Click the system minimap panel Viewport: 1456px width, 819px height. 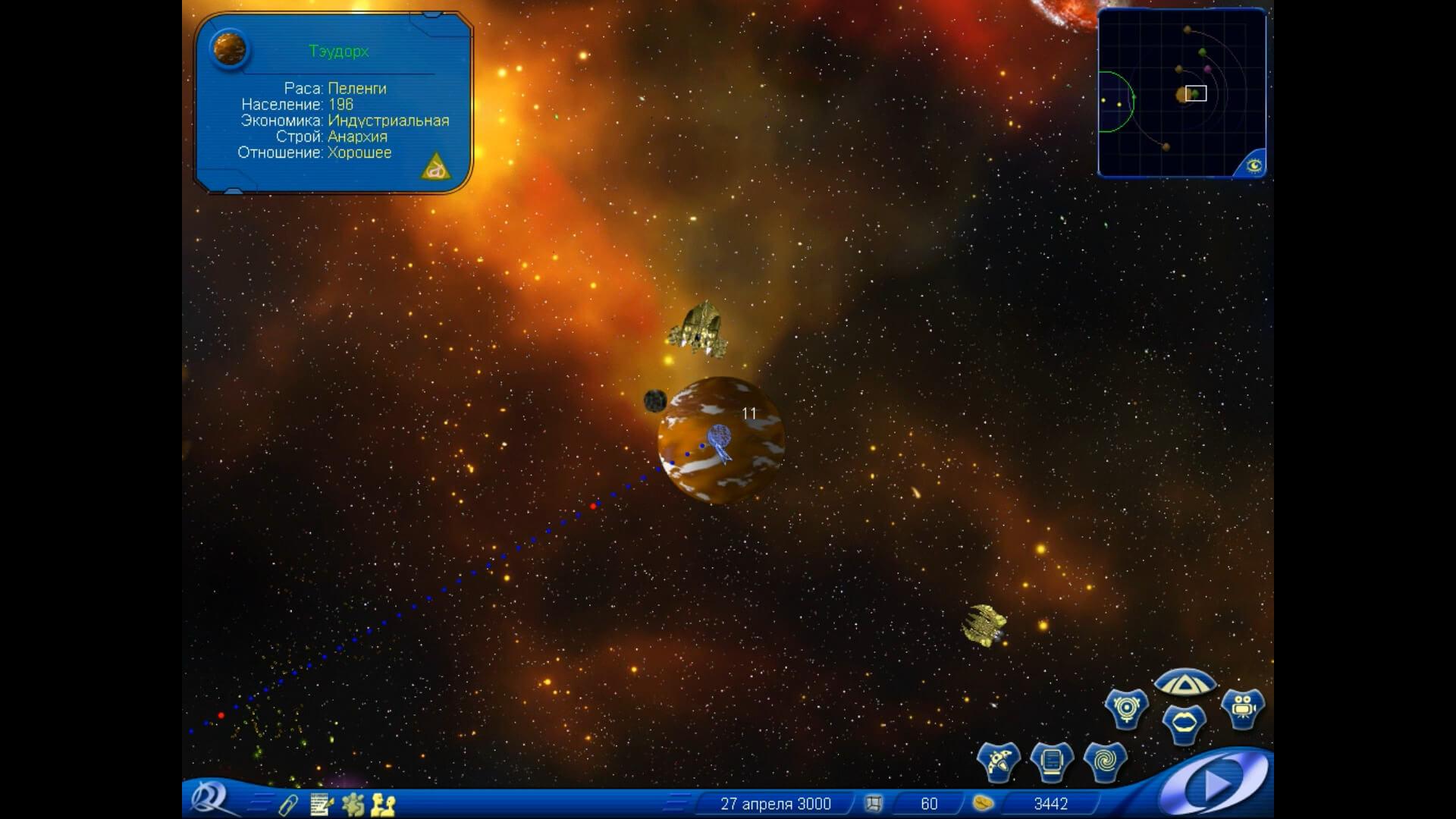[1180, 91]
